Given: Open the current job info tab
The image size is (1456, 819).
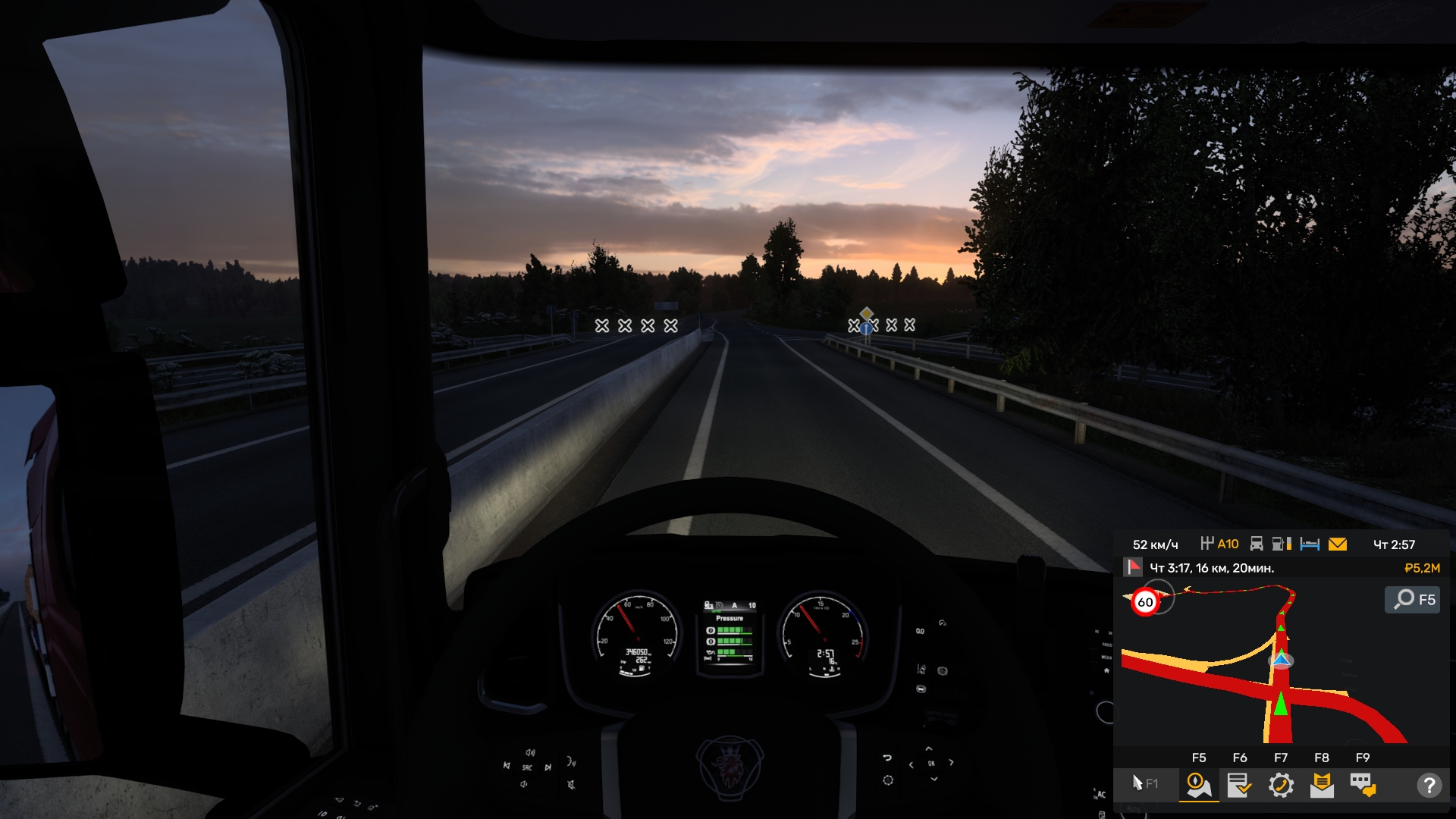Looking at the screenshot, I should [1239, 785].
